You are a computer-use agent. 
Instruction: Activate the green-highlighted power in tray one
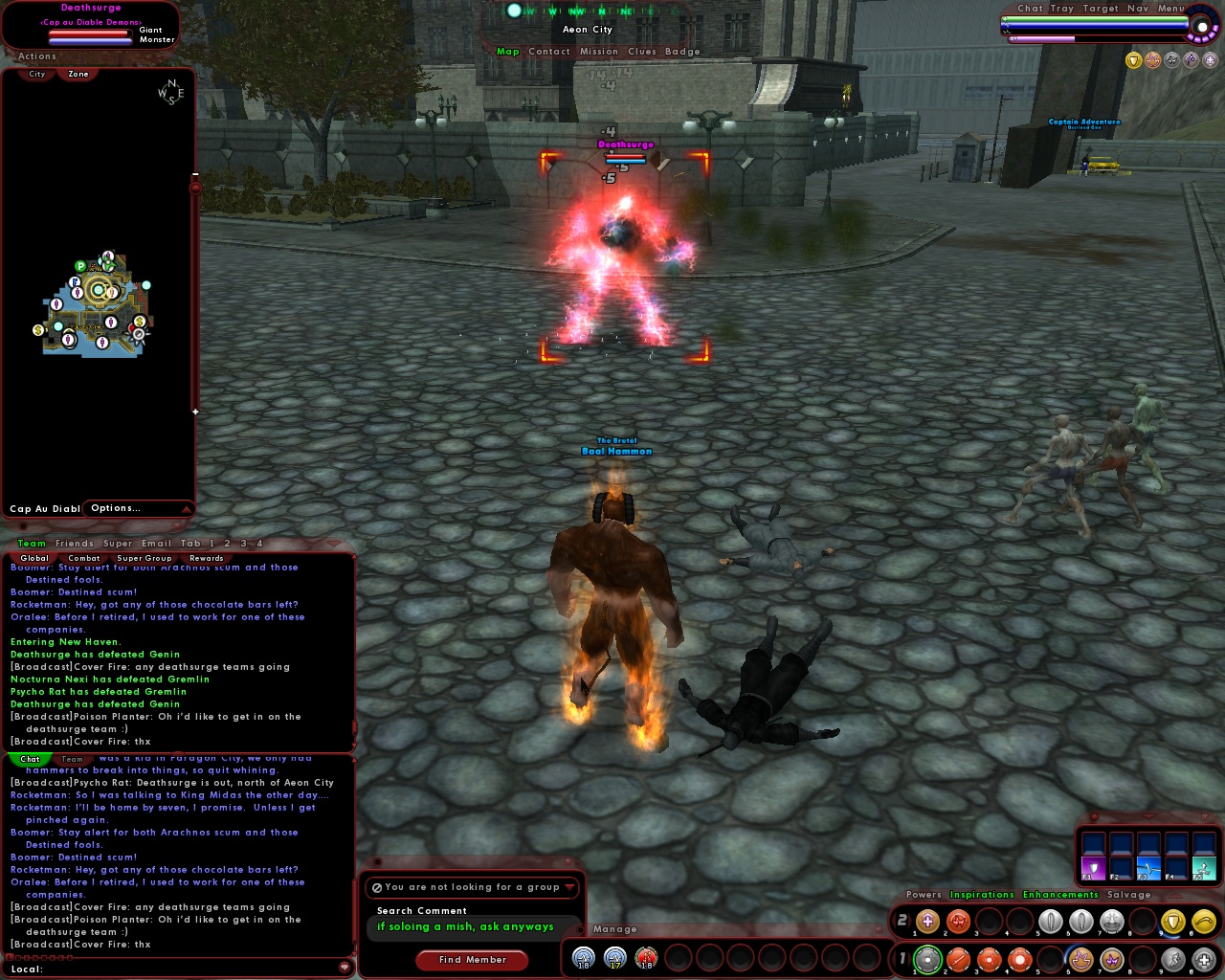927,959
